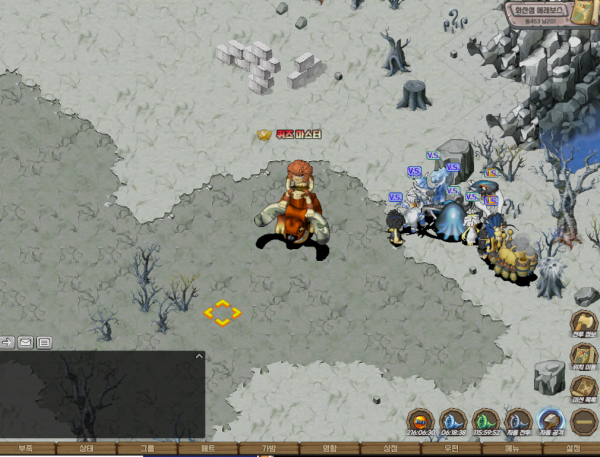This screenshot has height=457, width=600.
Task: Collapse icons with the minus button
Action: coord(584,421)
